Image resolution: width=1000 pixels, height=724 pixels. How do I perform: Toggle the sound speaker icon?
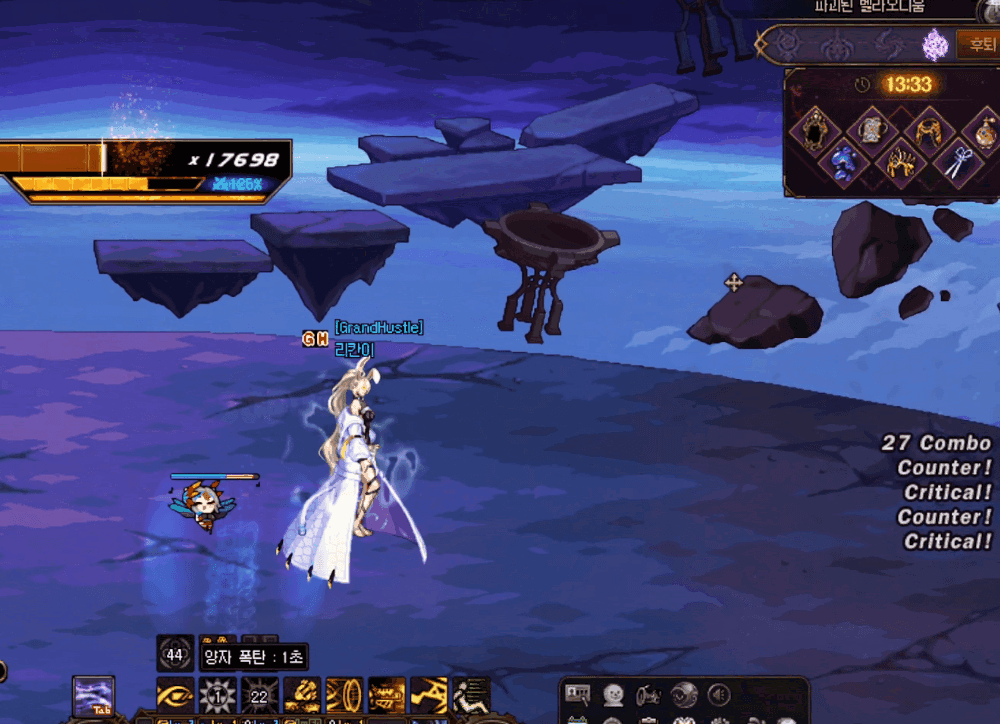coord(719,694)
